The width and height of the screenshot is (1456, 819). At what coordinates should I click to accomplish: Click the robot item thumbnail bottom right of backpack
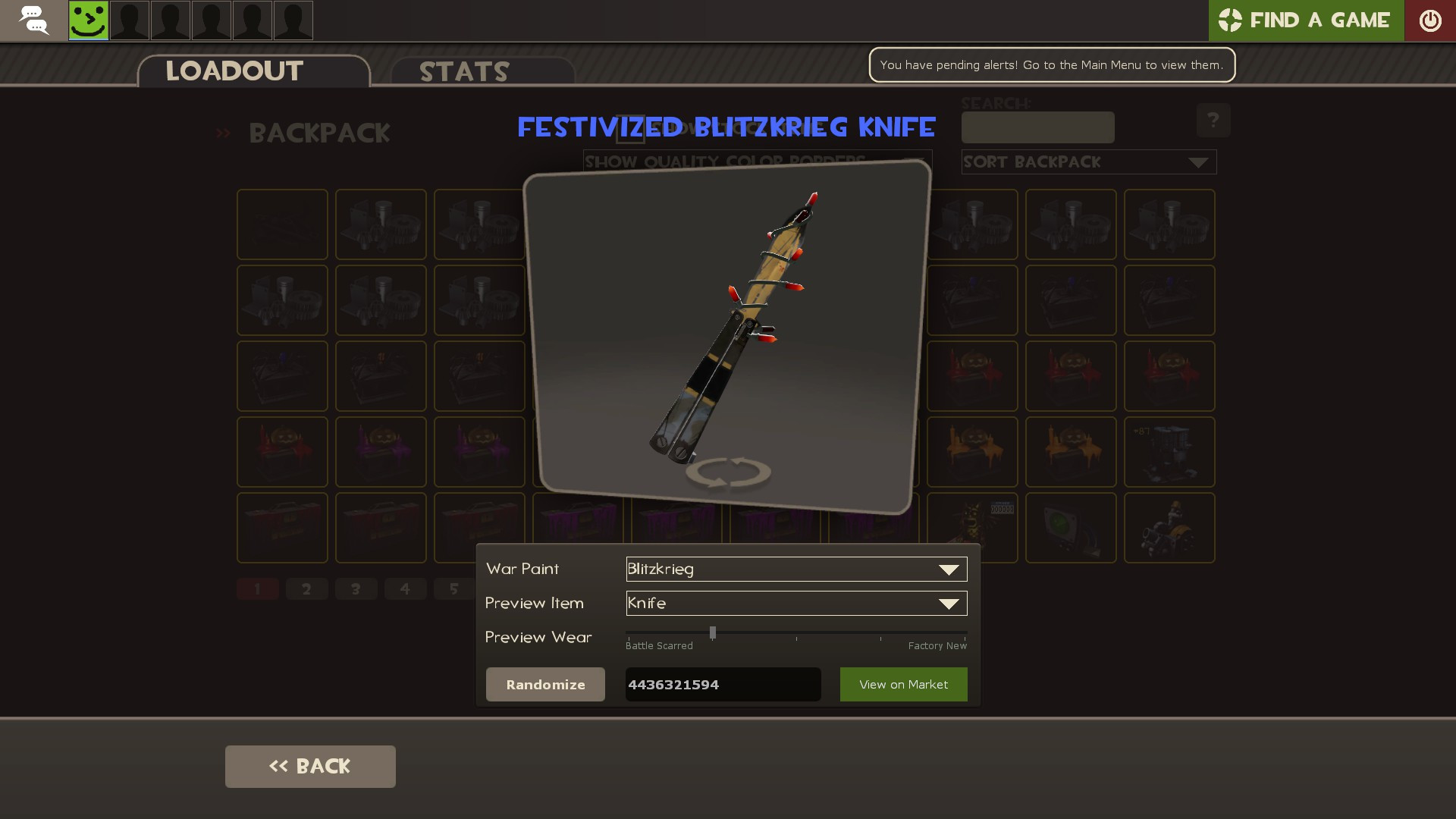click(x=1169, y=527)
